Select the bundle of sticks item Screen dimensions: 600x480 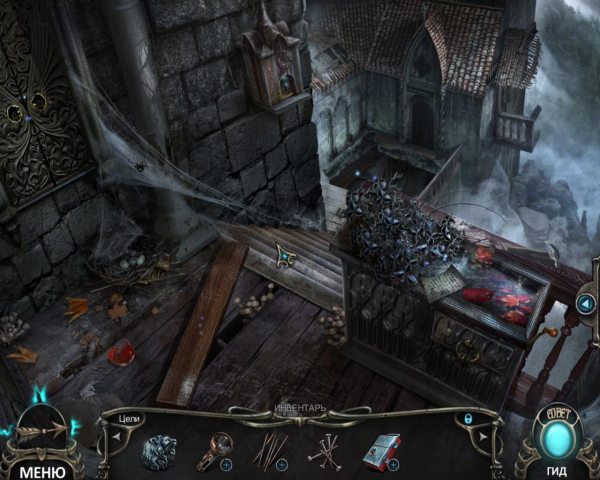270,451
